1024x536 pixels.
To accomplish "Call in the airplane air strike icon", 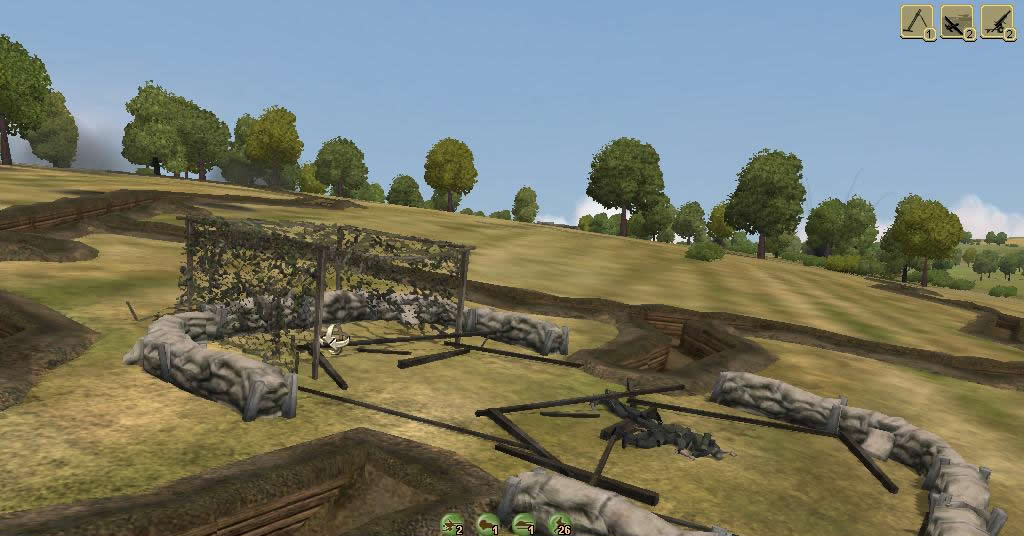I will tap(957, 21).
